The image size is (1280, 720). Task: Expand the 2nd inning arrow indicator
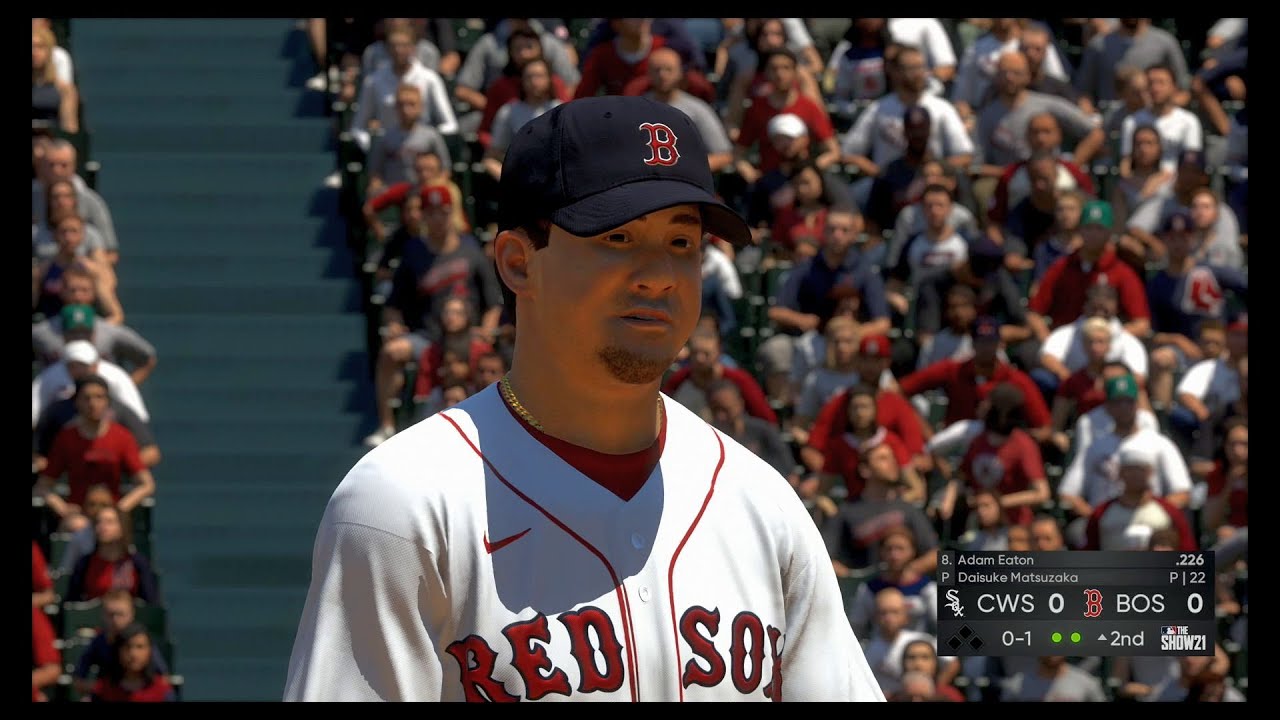(x=1102, y=636)
